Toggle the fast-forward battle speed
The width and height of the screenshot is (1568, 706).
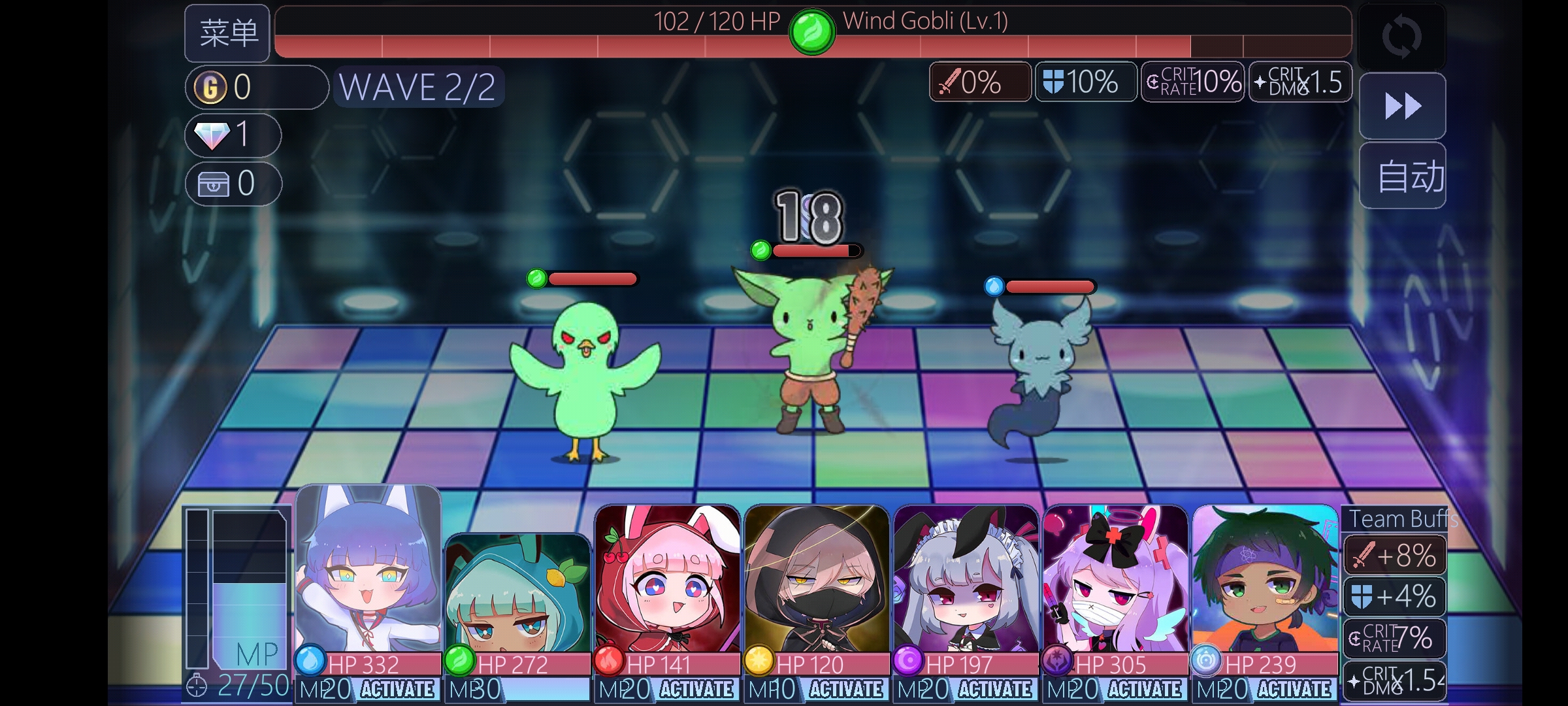(1402, 105)
